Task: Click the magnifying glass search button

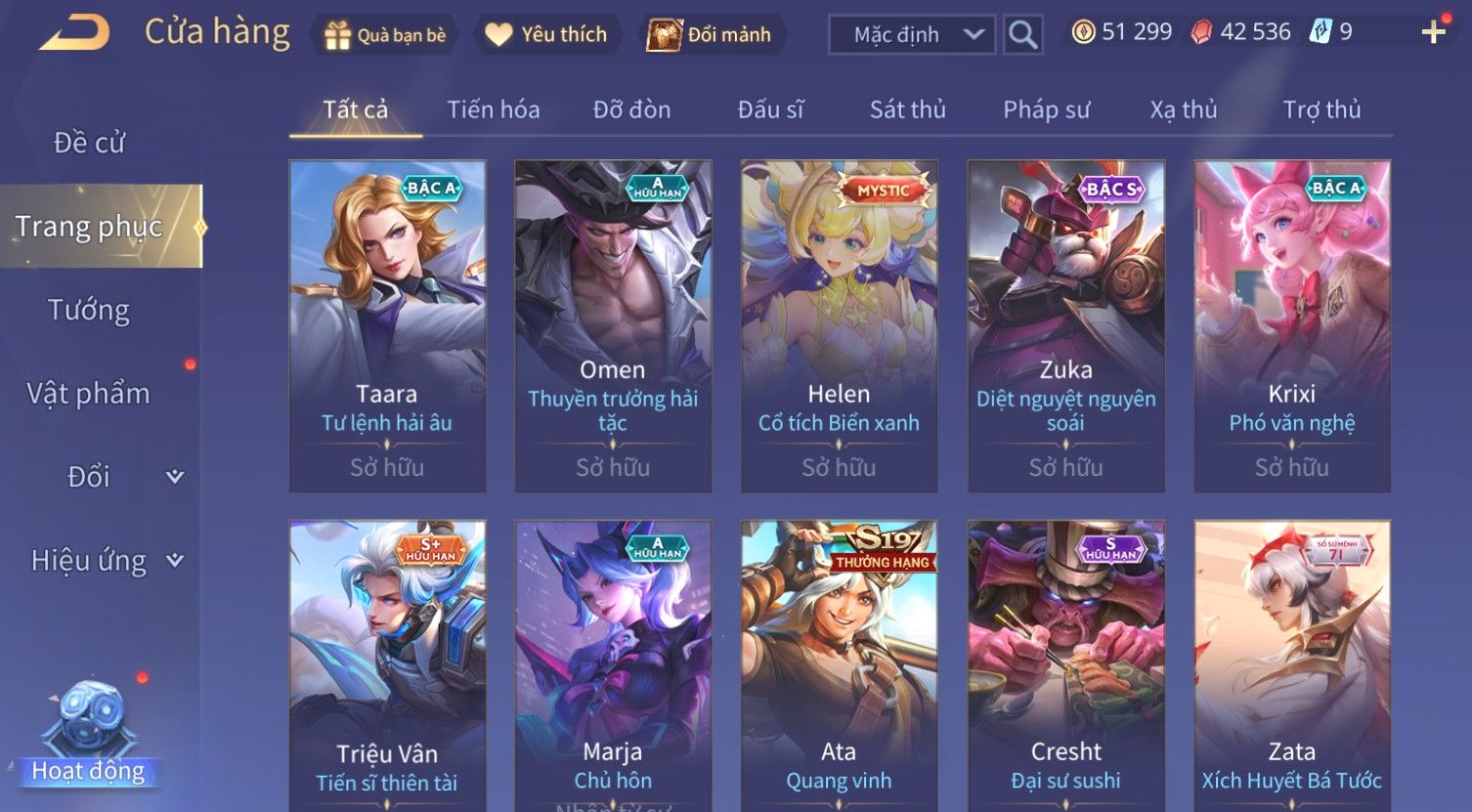Action: [x=1022, y=35]
